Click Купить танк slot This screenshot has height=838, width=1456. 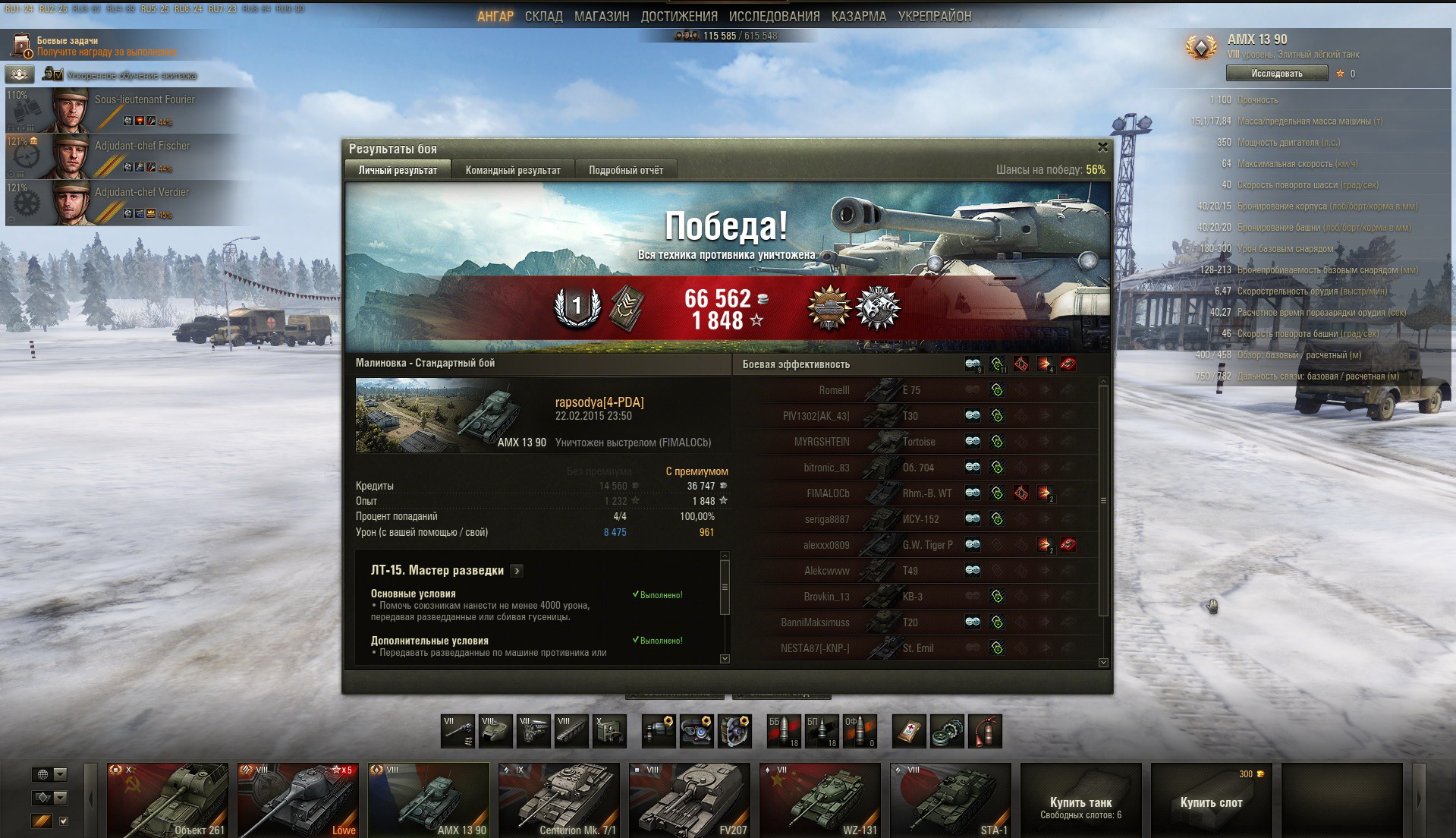tap(1080, 806)
